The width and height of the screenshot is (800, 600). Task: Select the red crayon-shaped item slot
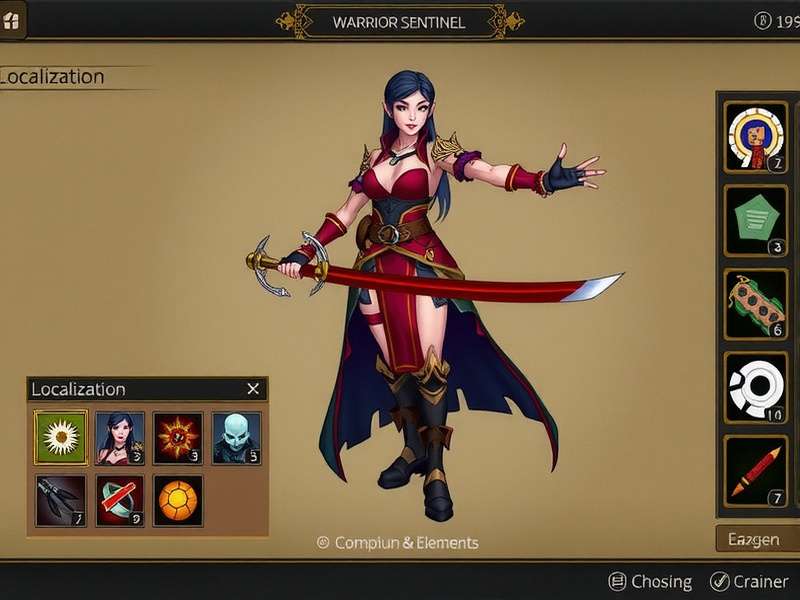(x=756, y=470)
